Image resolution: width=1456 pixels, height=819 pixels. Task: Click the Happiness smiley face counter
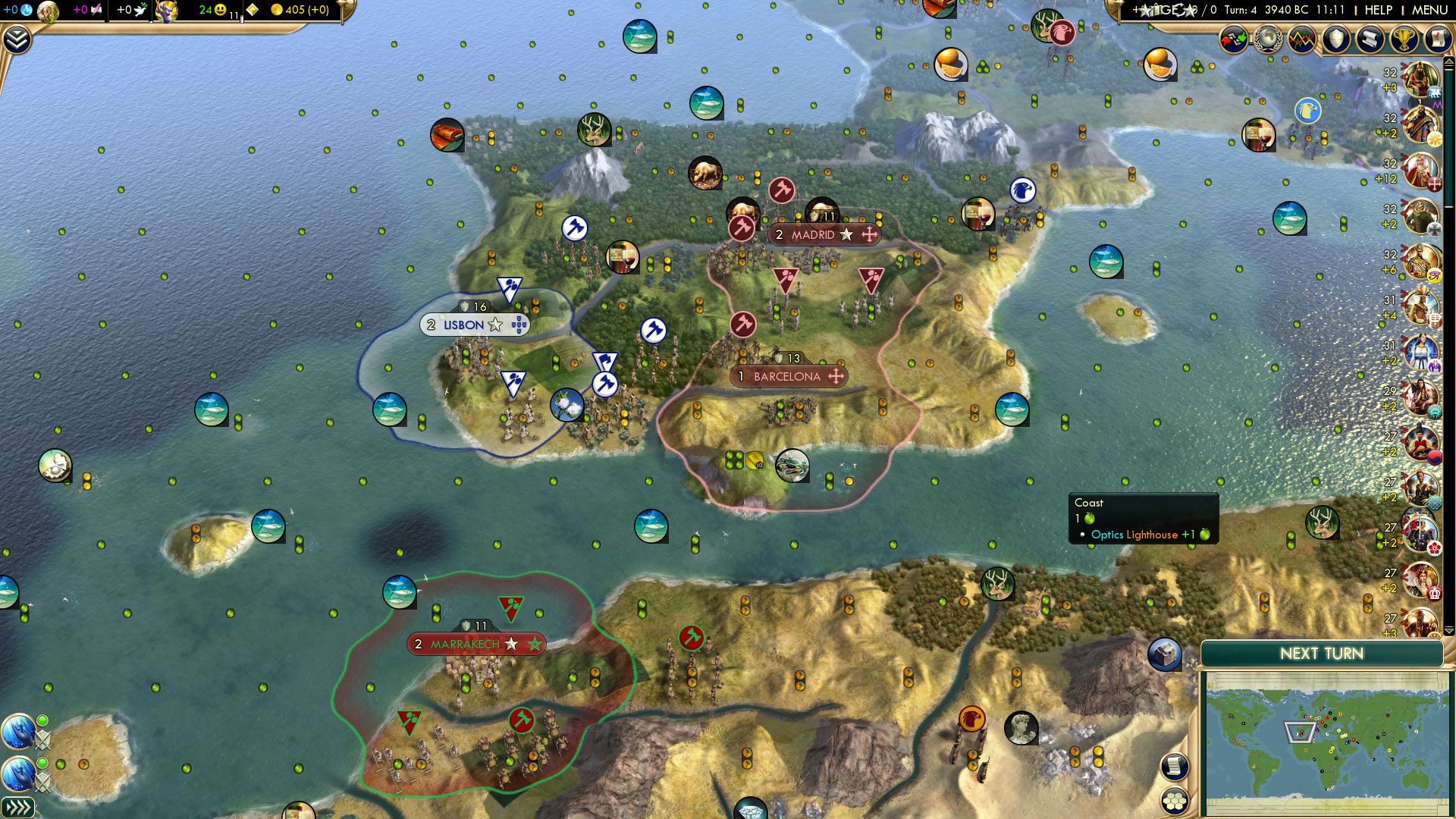tap(219, 10)
